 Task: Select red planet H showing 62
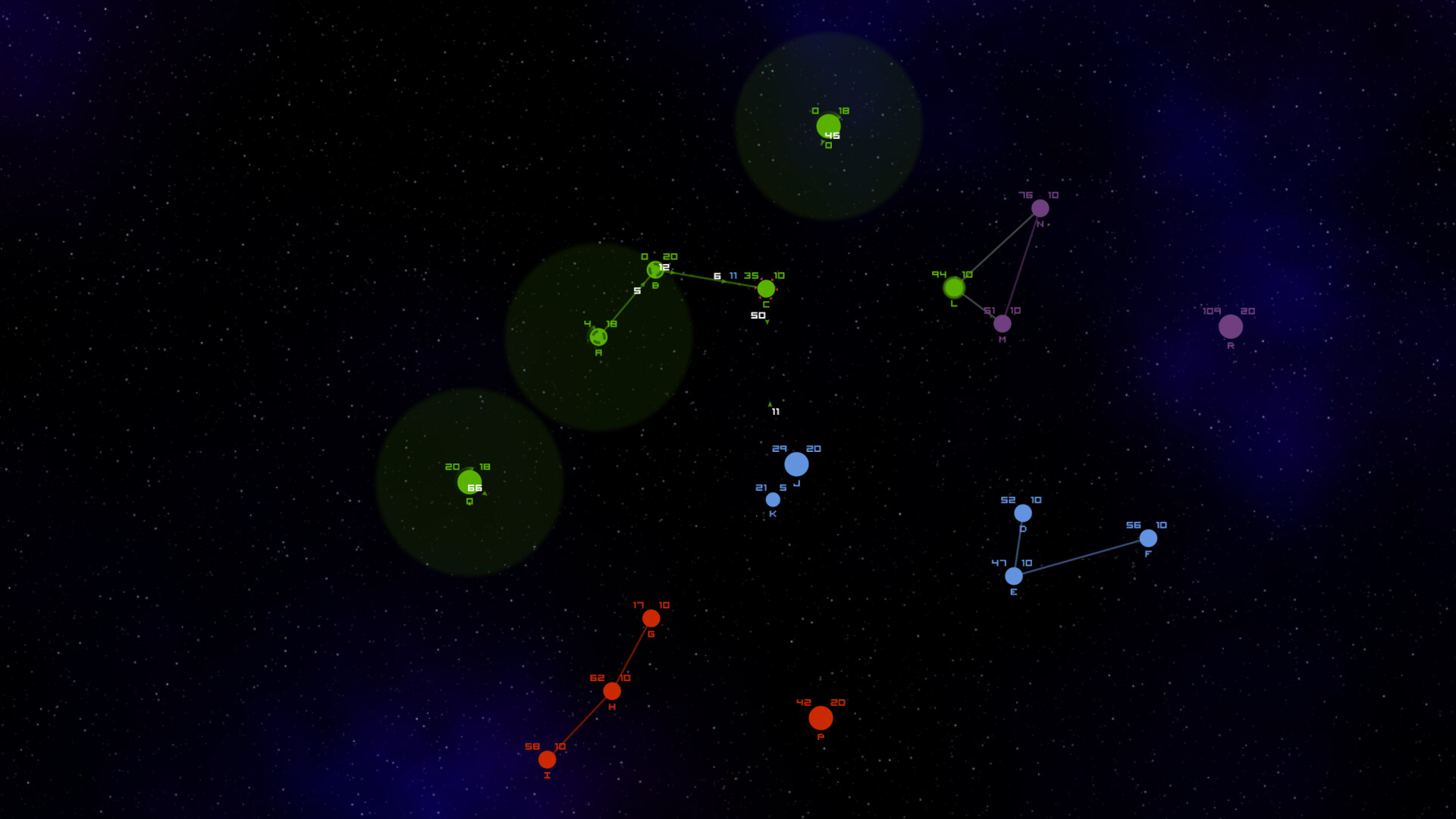(x=613, y=690)
